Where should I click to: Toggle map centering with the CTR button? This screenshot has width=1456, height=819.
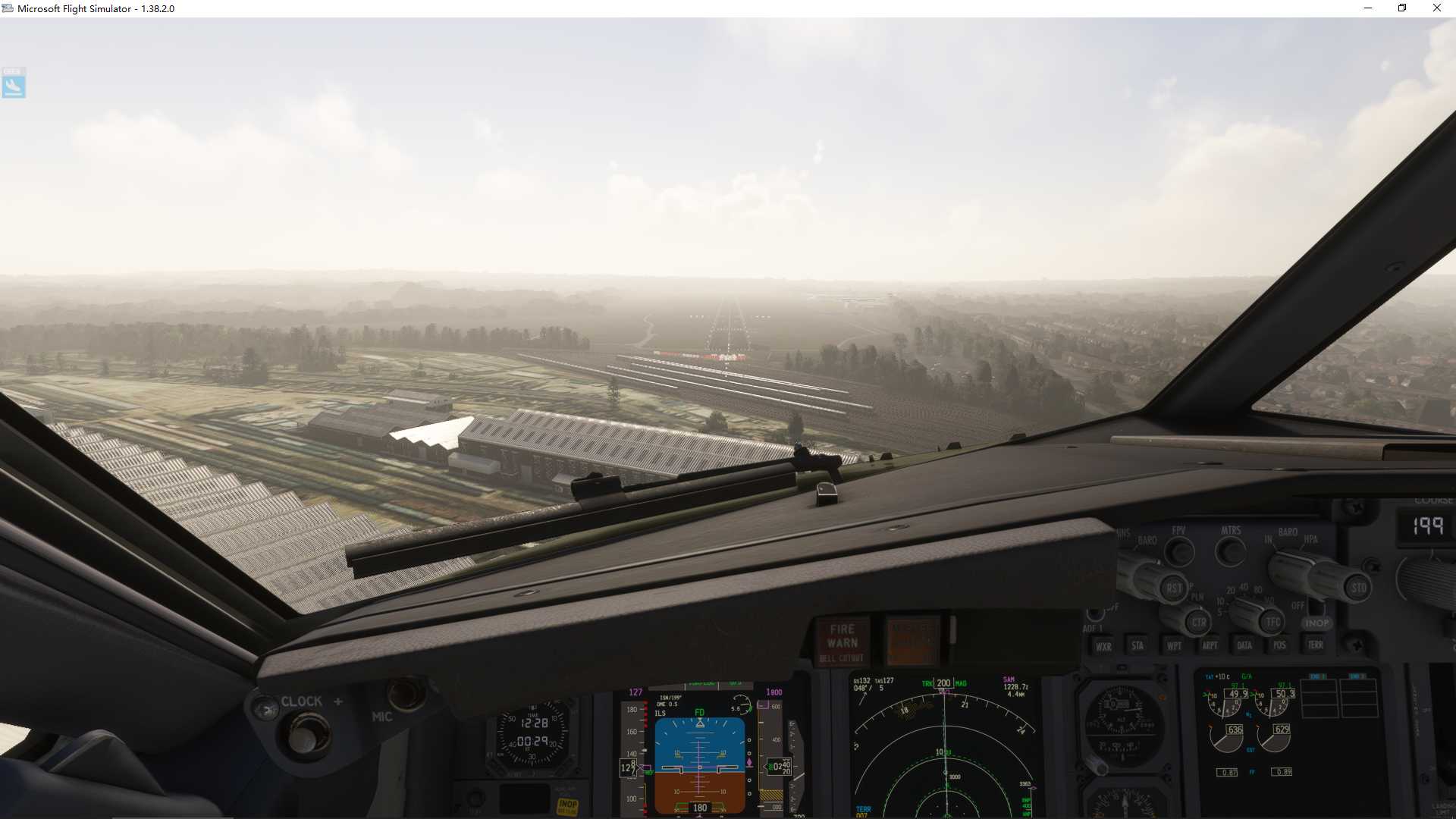coord(1199,622)
